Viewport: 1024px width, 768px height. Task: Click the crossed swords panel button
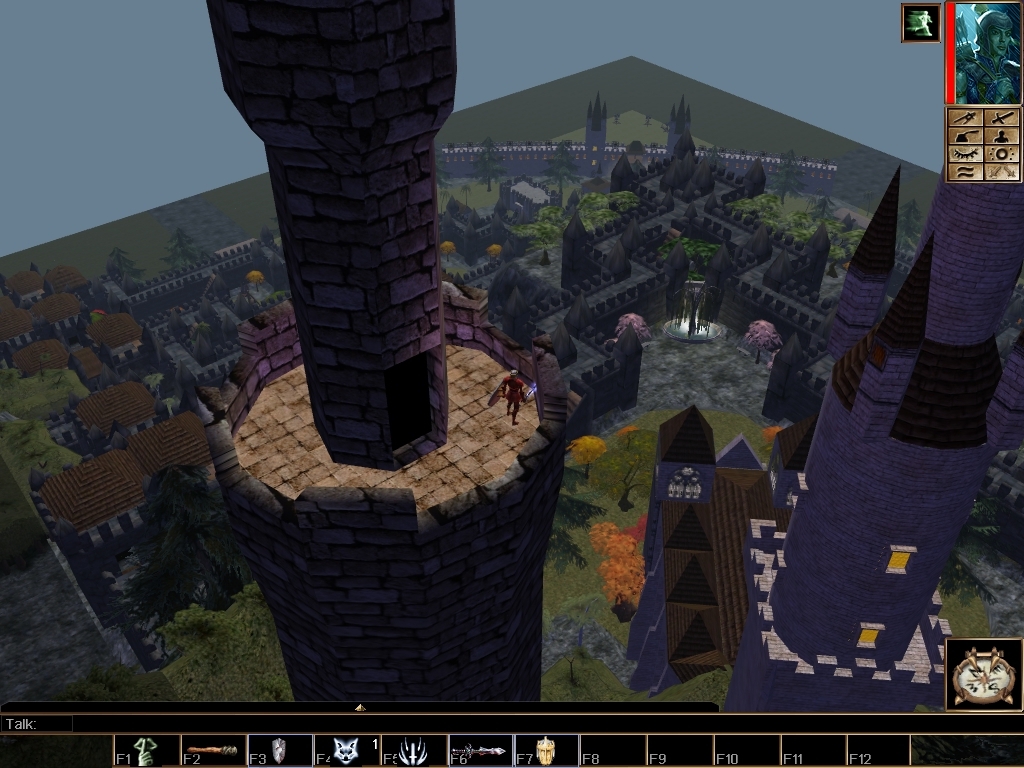coord(1003,172)
